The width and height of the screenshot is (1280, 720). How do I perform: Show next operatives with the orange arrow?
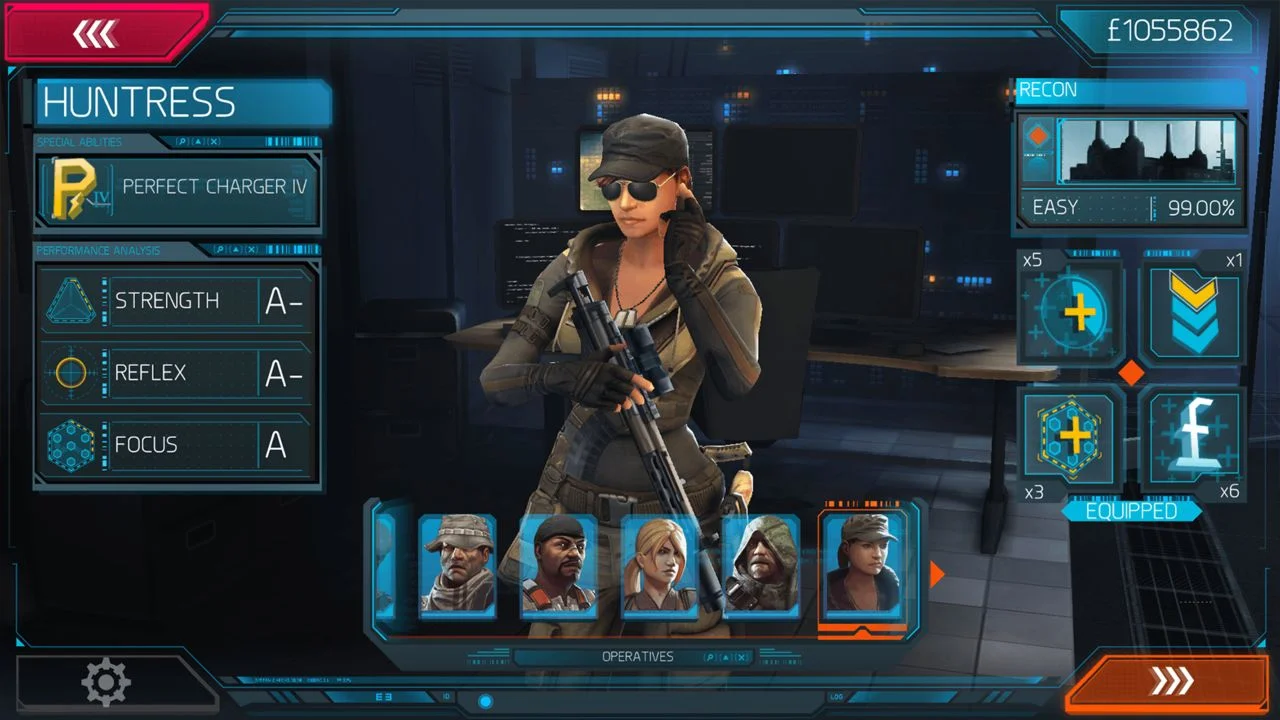coord(937,574)
